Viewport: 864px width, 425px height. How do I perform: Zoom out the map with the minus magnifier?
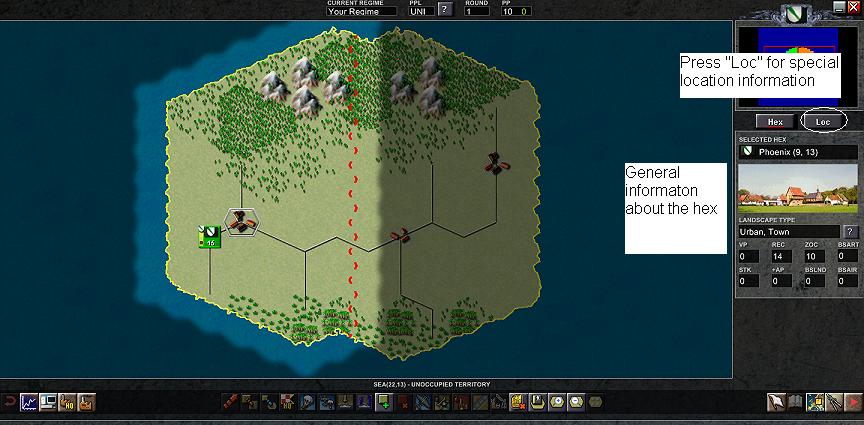click(575, 403)
